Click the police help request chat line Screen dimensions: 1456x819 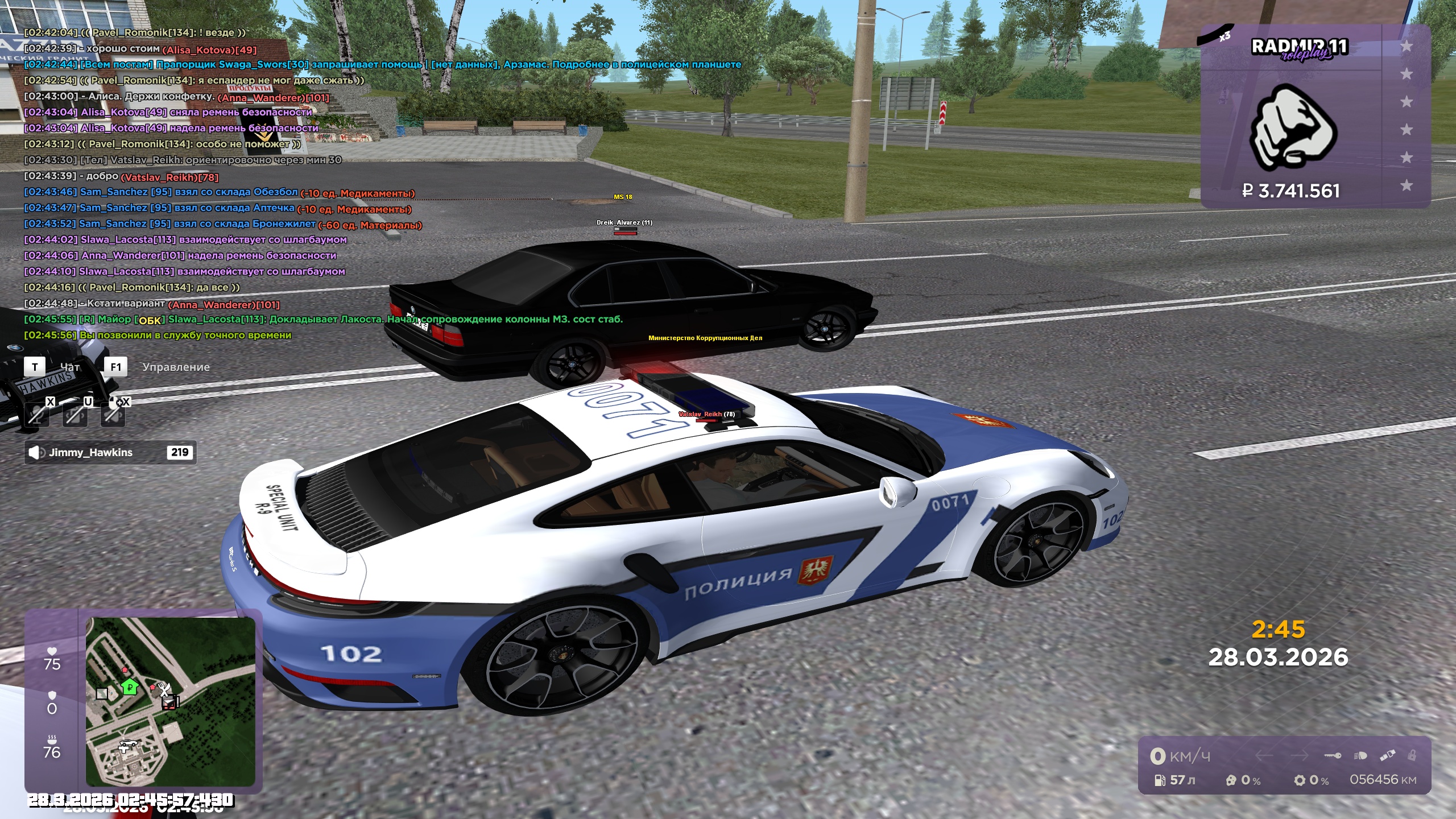382,65
